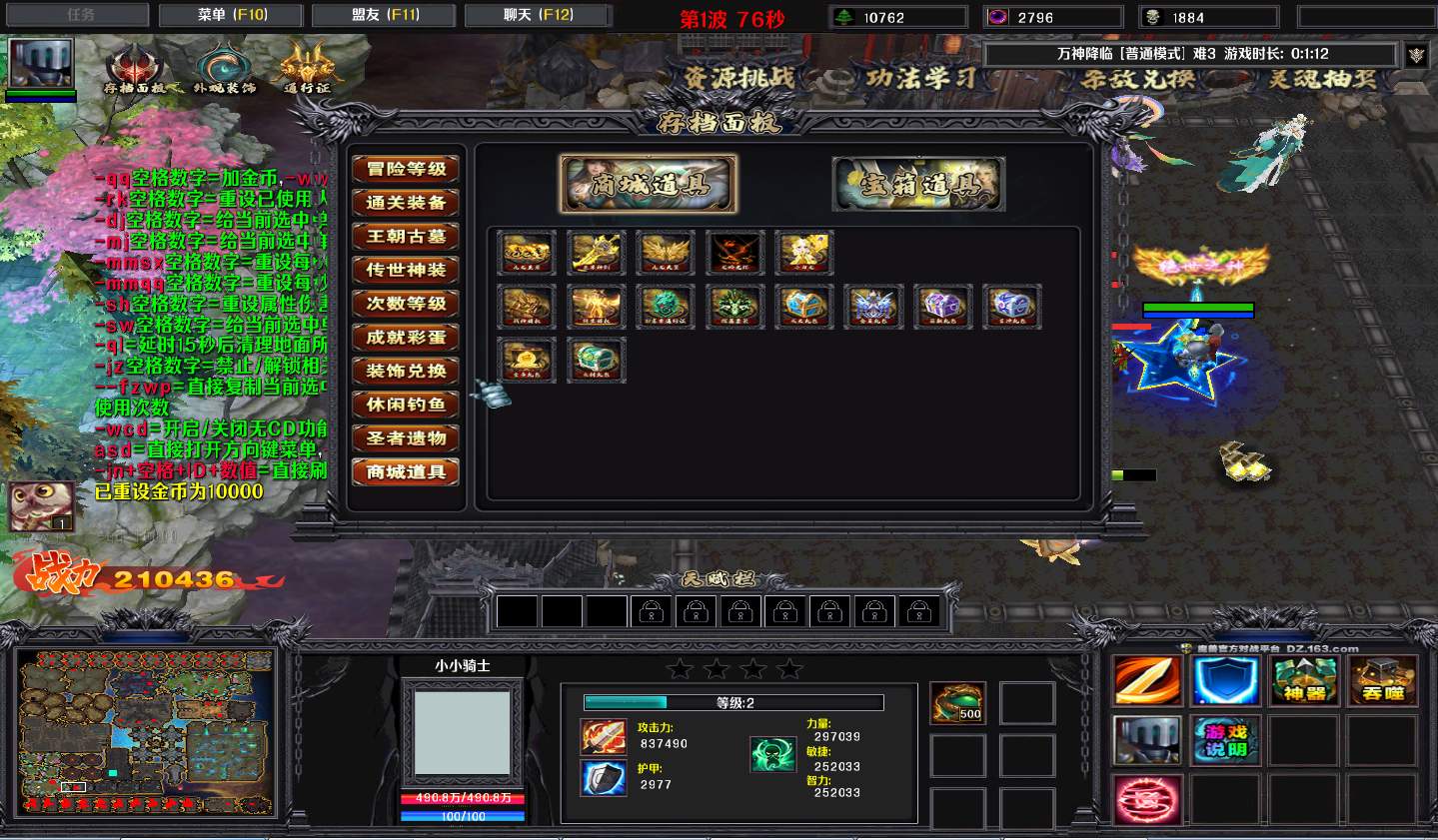Open the 灵魂抽奖 lottery menu
Viewport: 1438px width, 840px height.
[x=1323, y=78]
